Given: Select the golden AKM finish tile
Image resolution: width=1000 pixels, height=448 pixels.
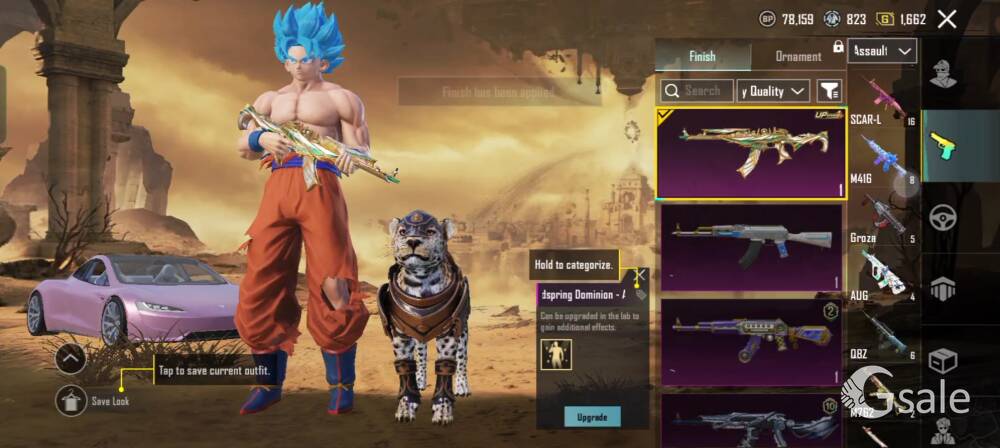Looking at the screenshot, I should pyautogui.click(x=751, y=154).
